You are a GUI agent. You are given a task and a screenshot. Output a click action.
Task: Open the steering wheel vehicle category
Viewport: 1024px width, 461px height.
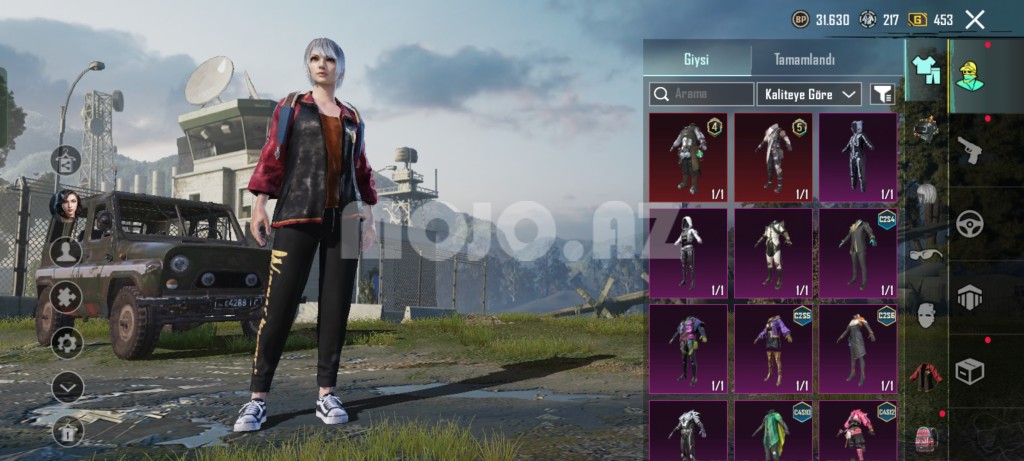click(x=969, y=223)
